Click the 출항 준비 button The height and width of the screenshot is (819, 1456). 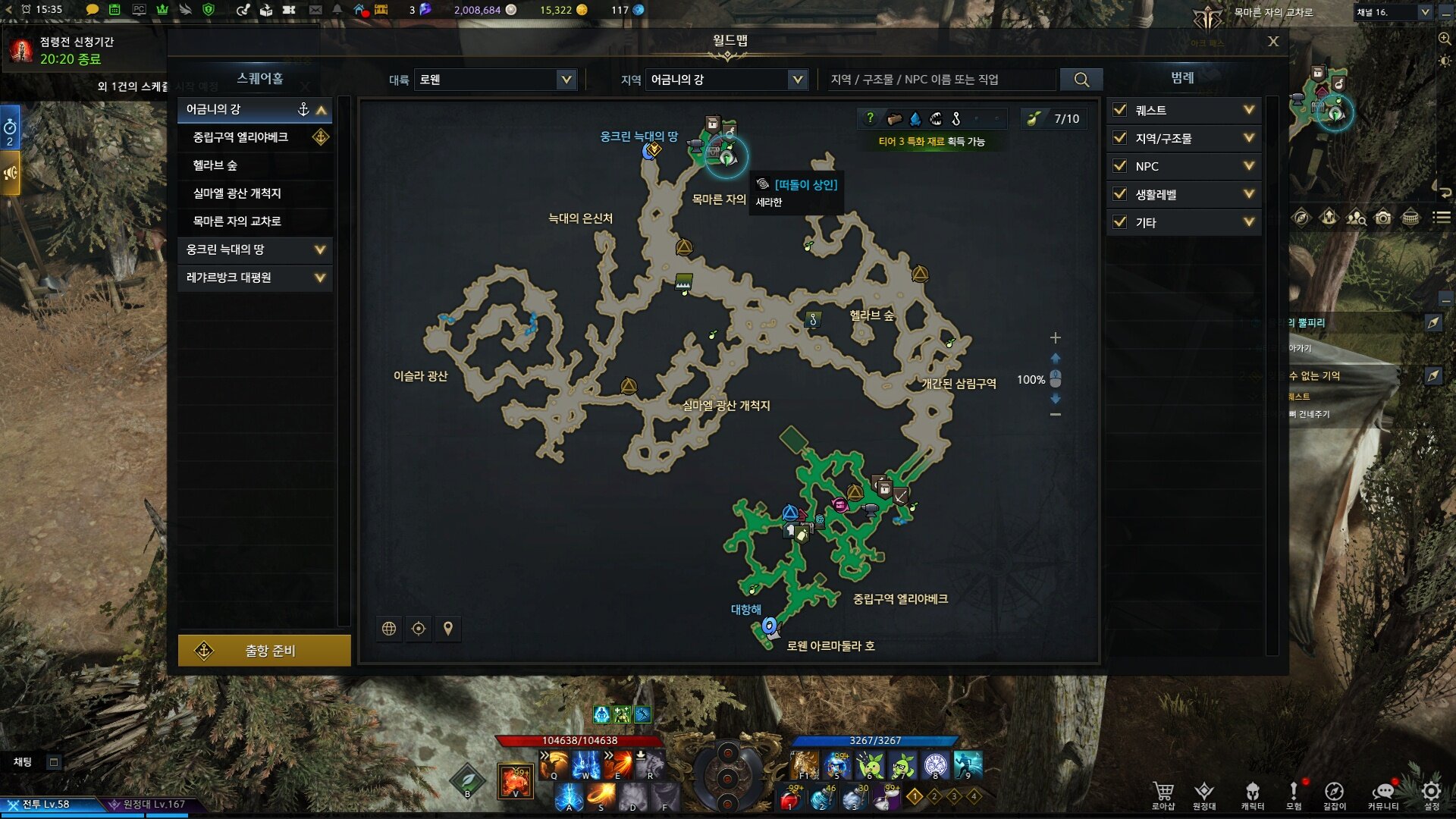tap(264, 651)
